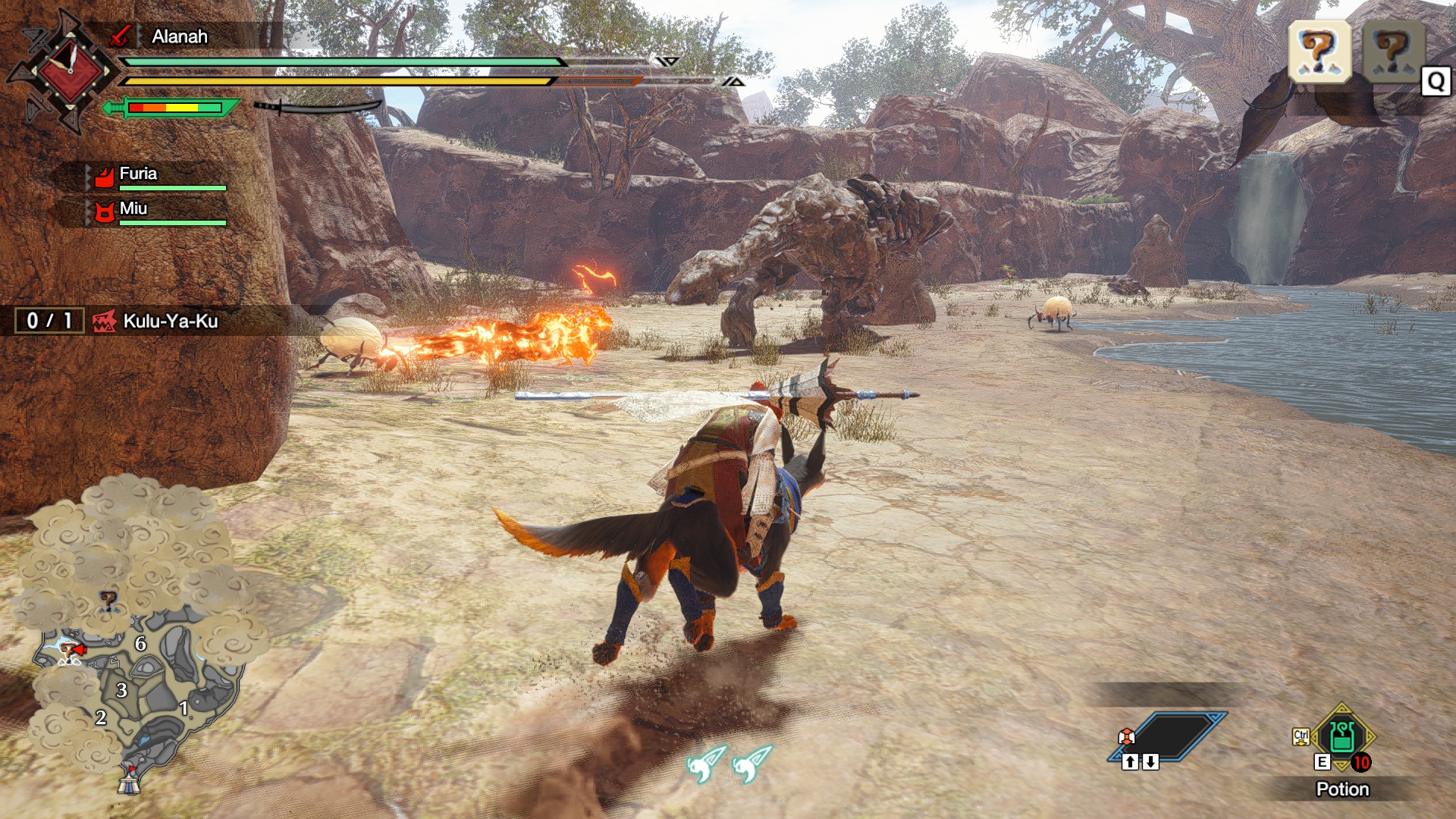This screenshot has height=819, width=1456.
Task: Select the Potion item slot
Action: pyautogui.click(x=1342, y=738)
